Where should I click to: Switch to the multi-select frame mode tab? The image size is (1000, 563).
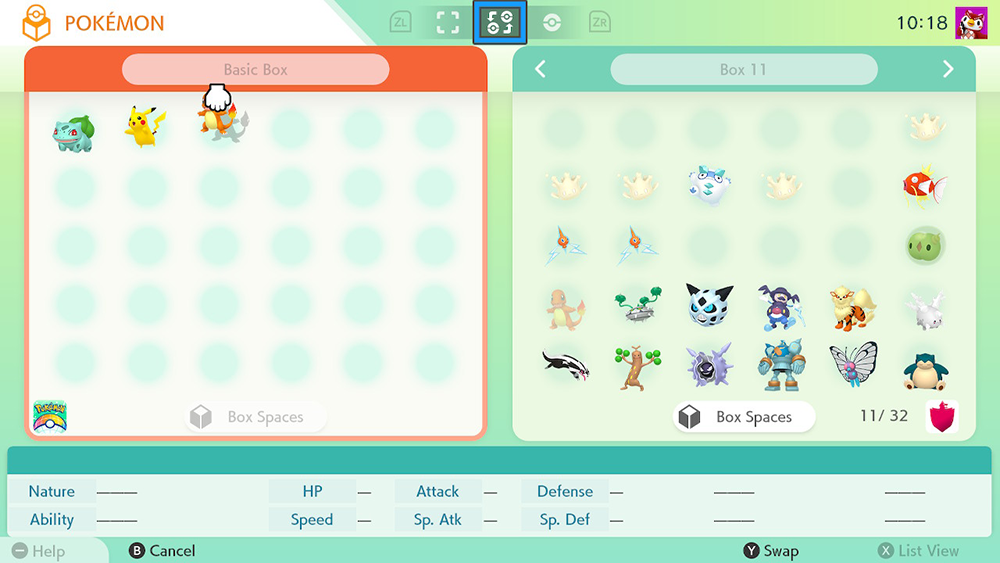[x=448, y=22]
